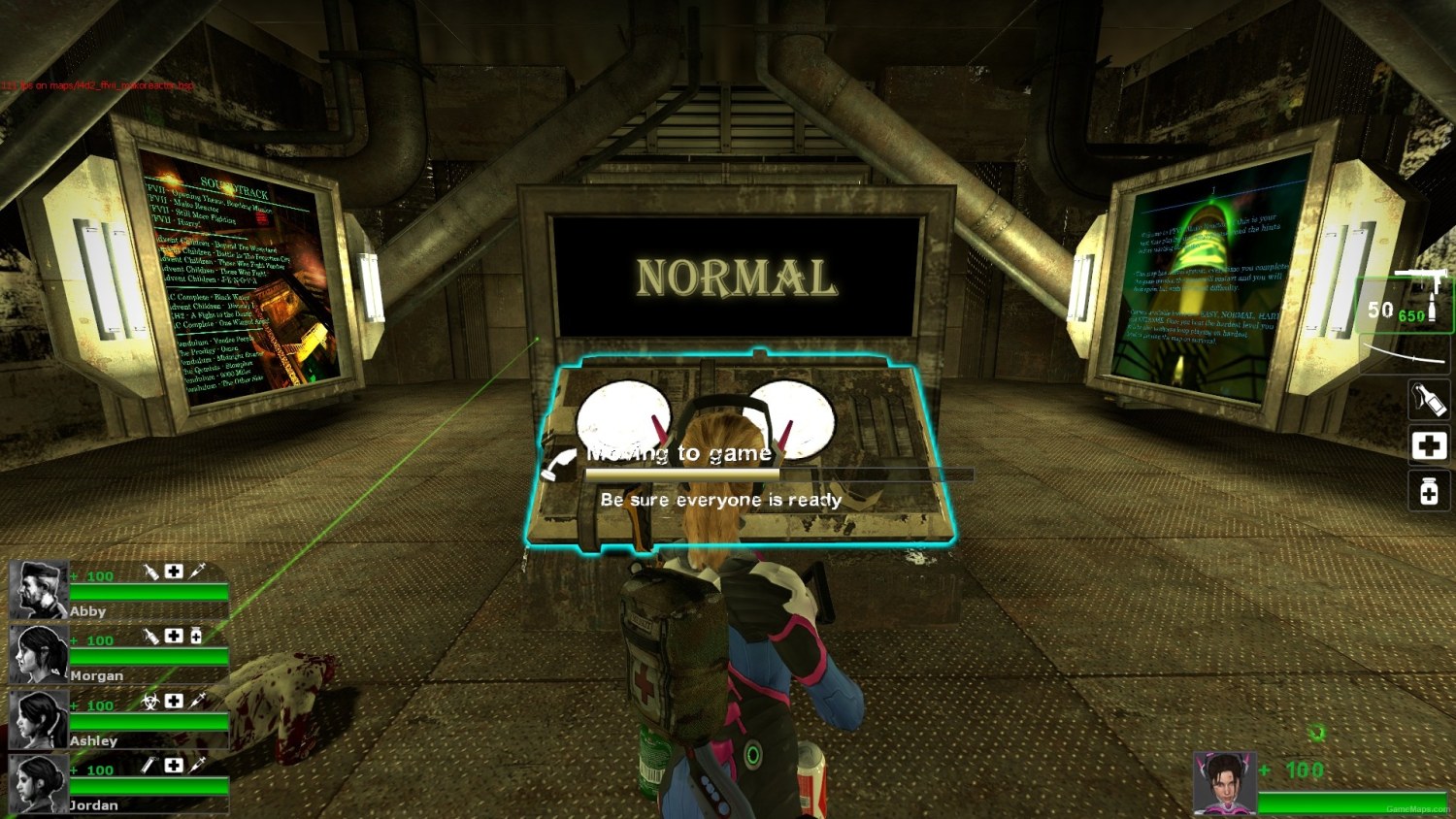Click Ashley's bile jar item icon
1456x819 pixels.
150,701
